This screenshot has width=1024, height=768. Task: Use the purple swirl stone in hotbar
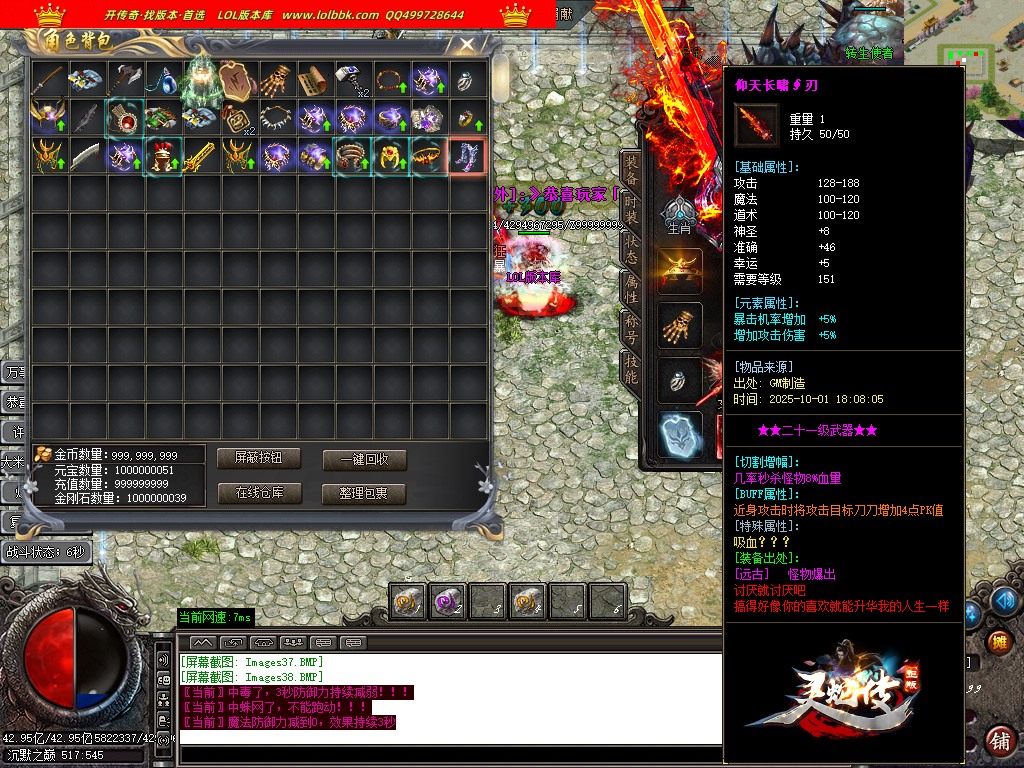tap(446, 602)
